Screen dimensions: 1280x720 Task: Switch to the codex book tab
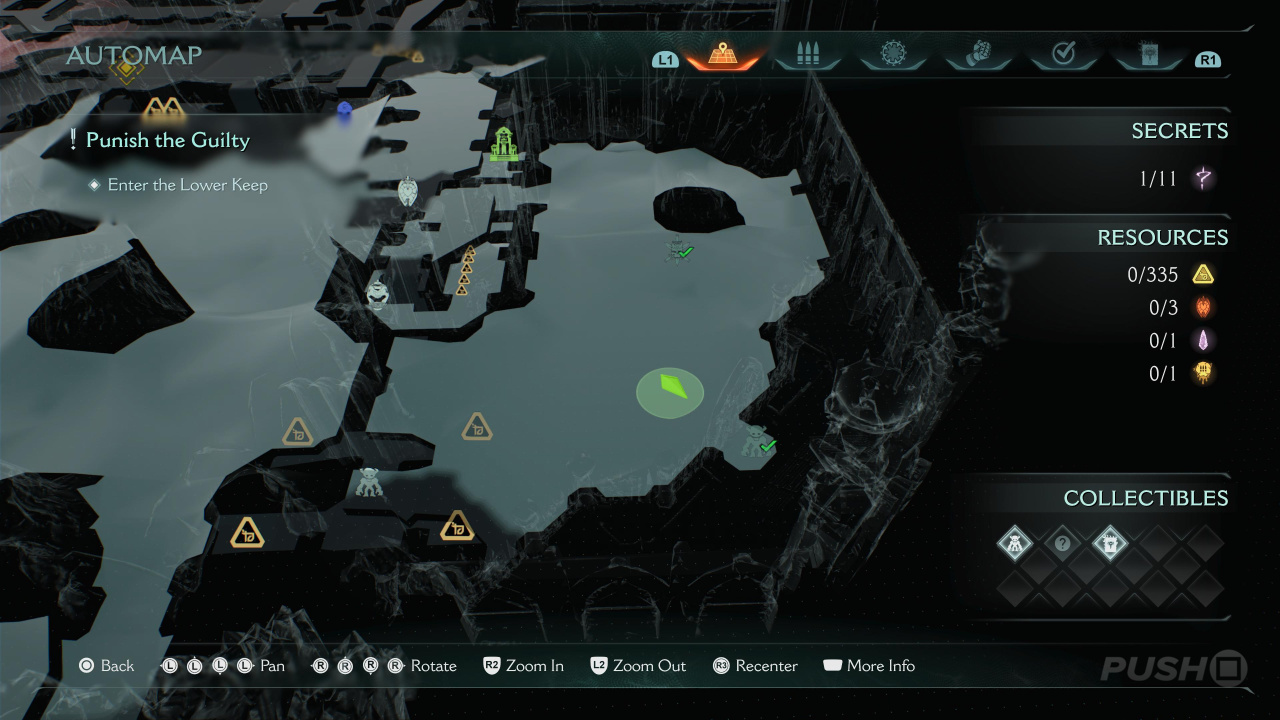tap(1148, 56)
